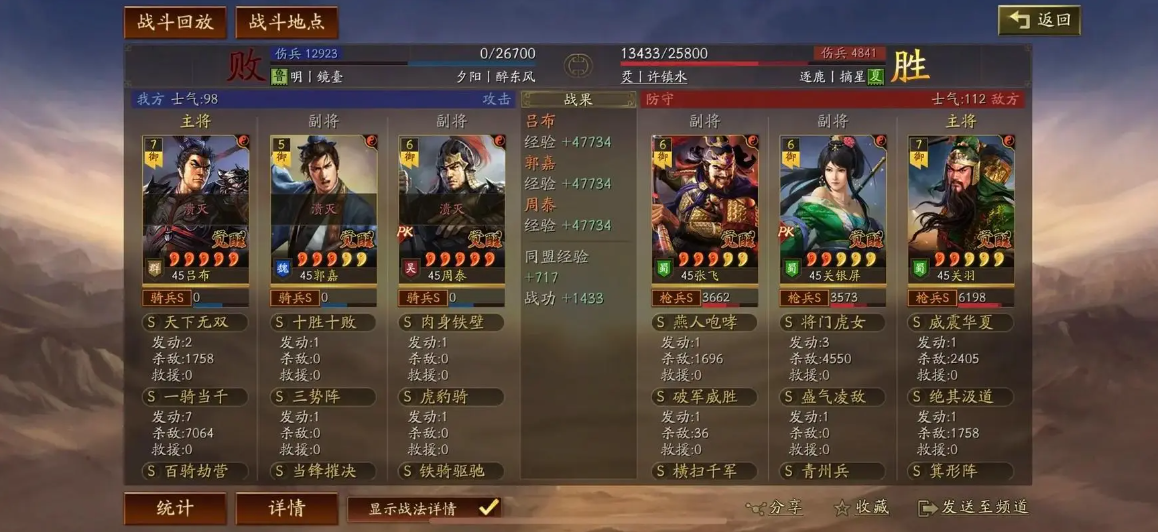Show the 详情 details panel

pos(287,508)
